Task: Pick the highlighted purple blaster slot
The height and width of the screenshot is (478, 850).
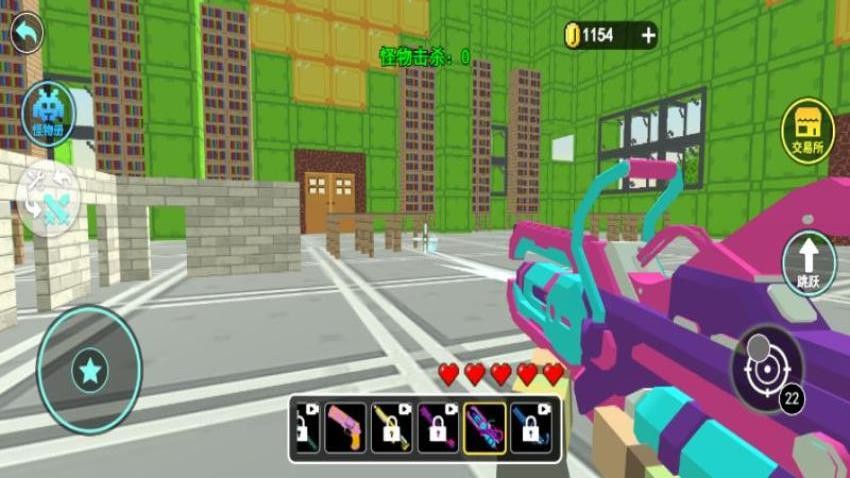Action: point(484,430)
